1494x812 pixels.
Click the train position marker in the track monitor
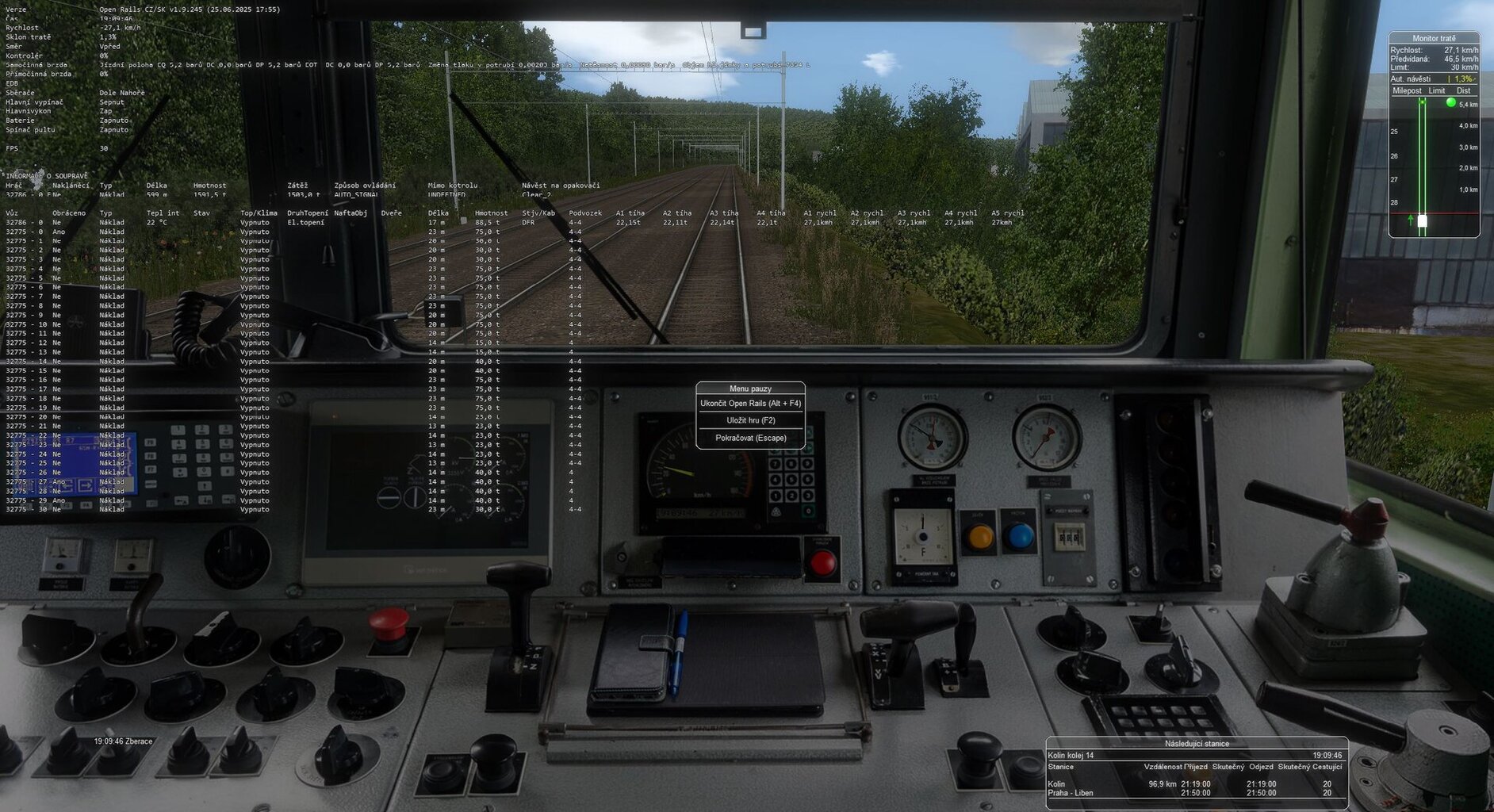1423,220
